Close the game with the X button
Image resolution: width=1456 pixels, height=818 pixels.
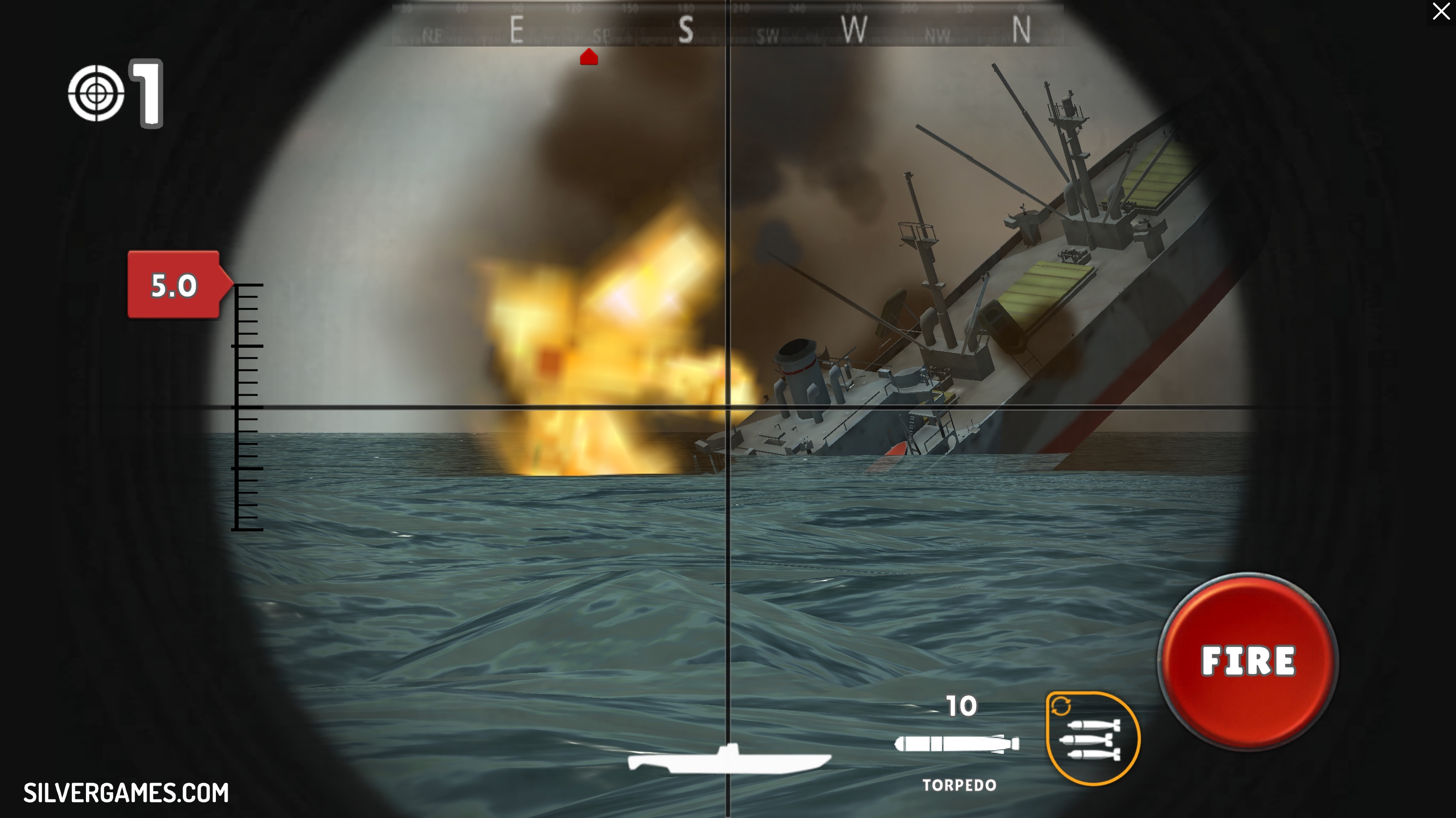tap(1441, 11)
